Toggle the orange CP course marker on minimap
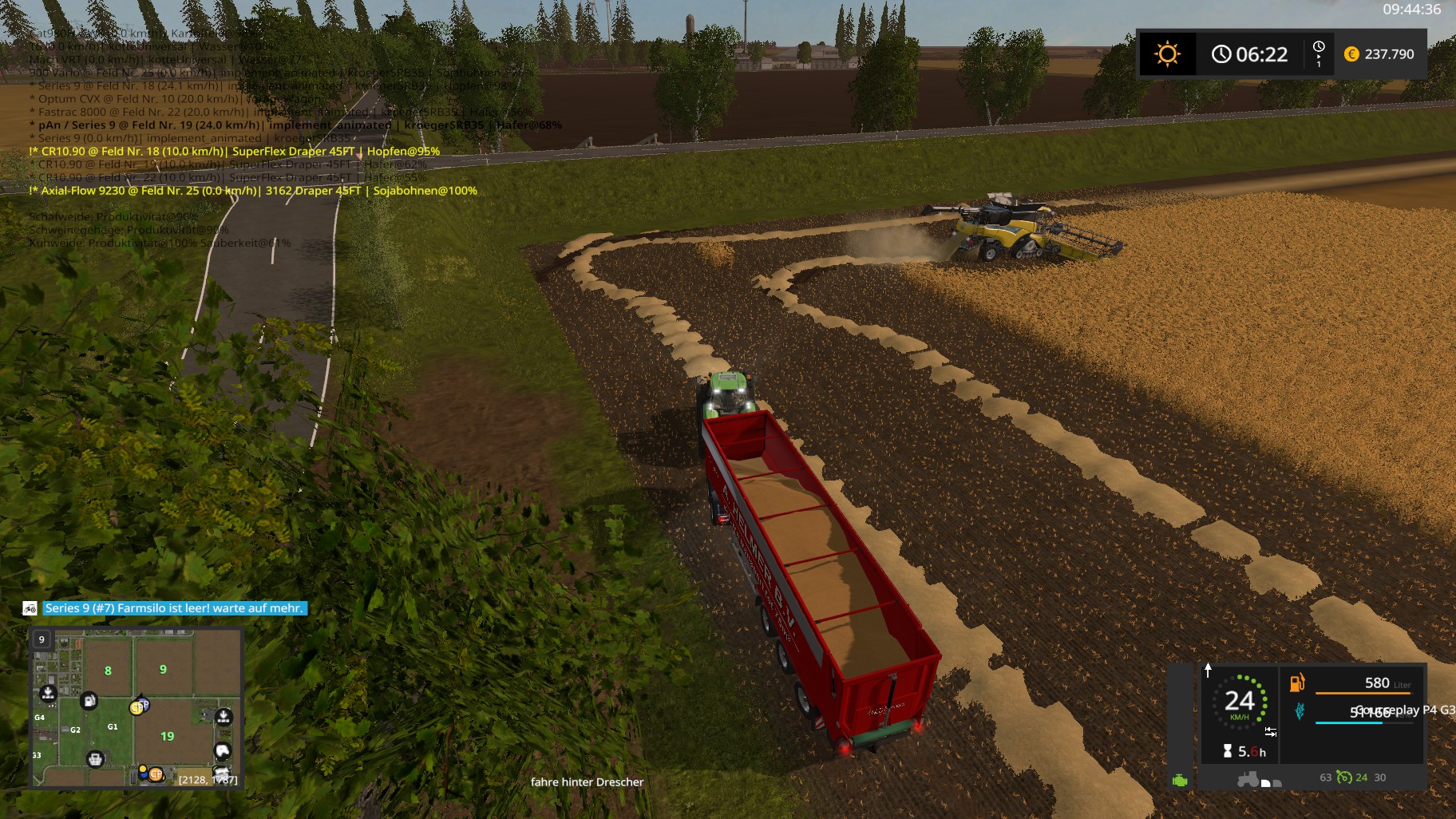 click(x=156, y=774)
